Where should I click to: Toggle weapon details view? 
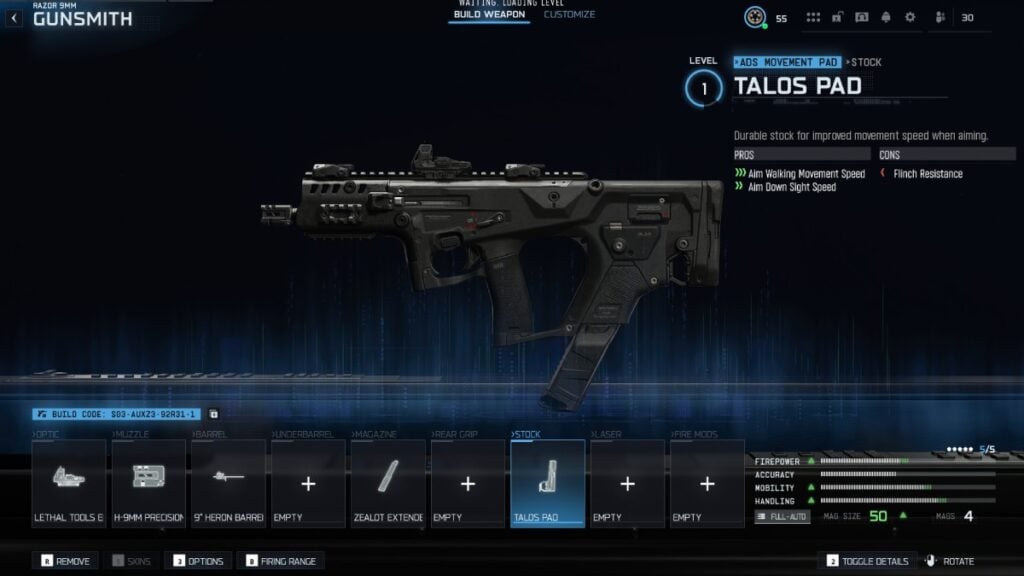pyautogui.click(x=868, y=561)
